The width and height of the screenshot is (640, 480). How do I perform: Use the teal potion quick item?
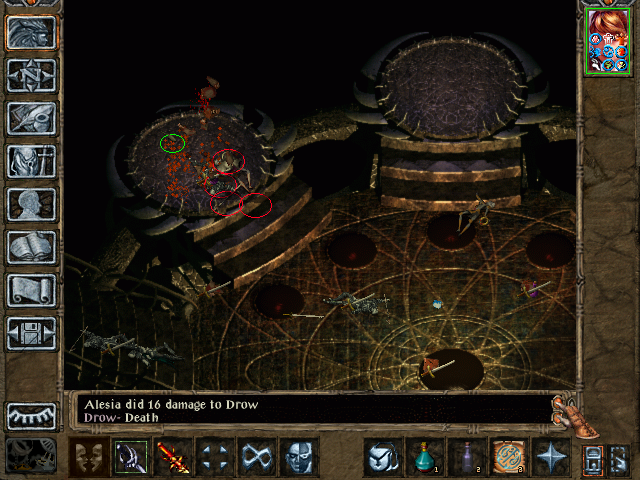click(x=424, y=459)
